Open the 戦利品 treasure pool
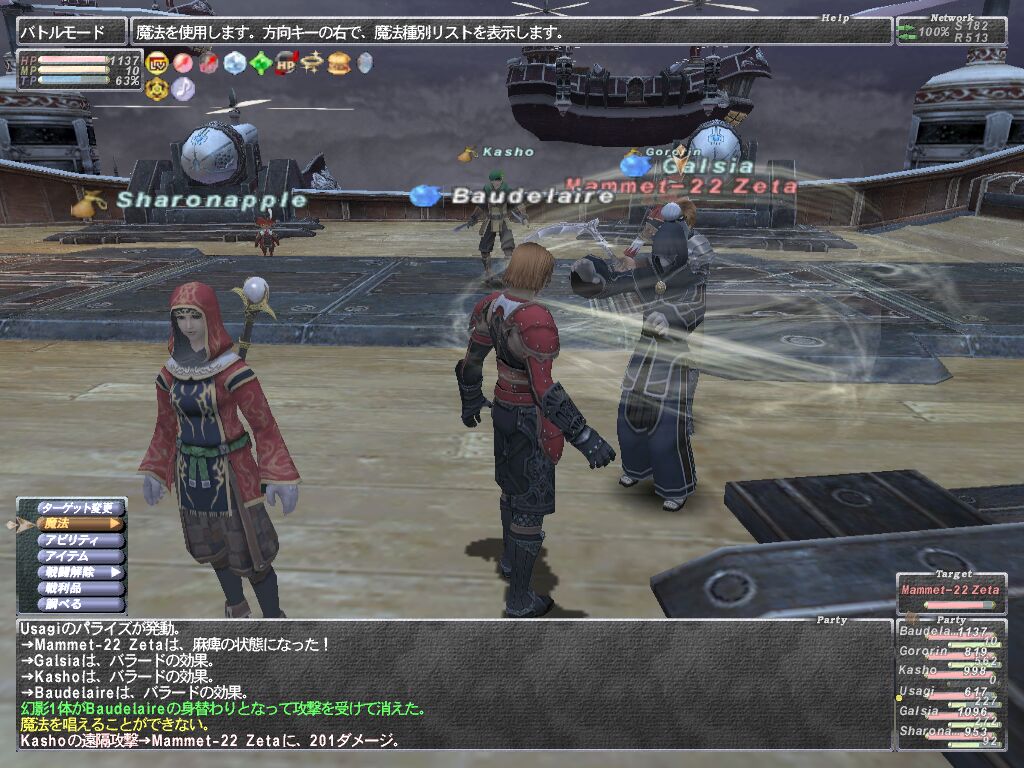This screenshot has width=1024, height=768. coord(82,588)
